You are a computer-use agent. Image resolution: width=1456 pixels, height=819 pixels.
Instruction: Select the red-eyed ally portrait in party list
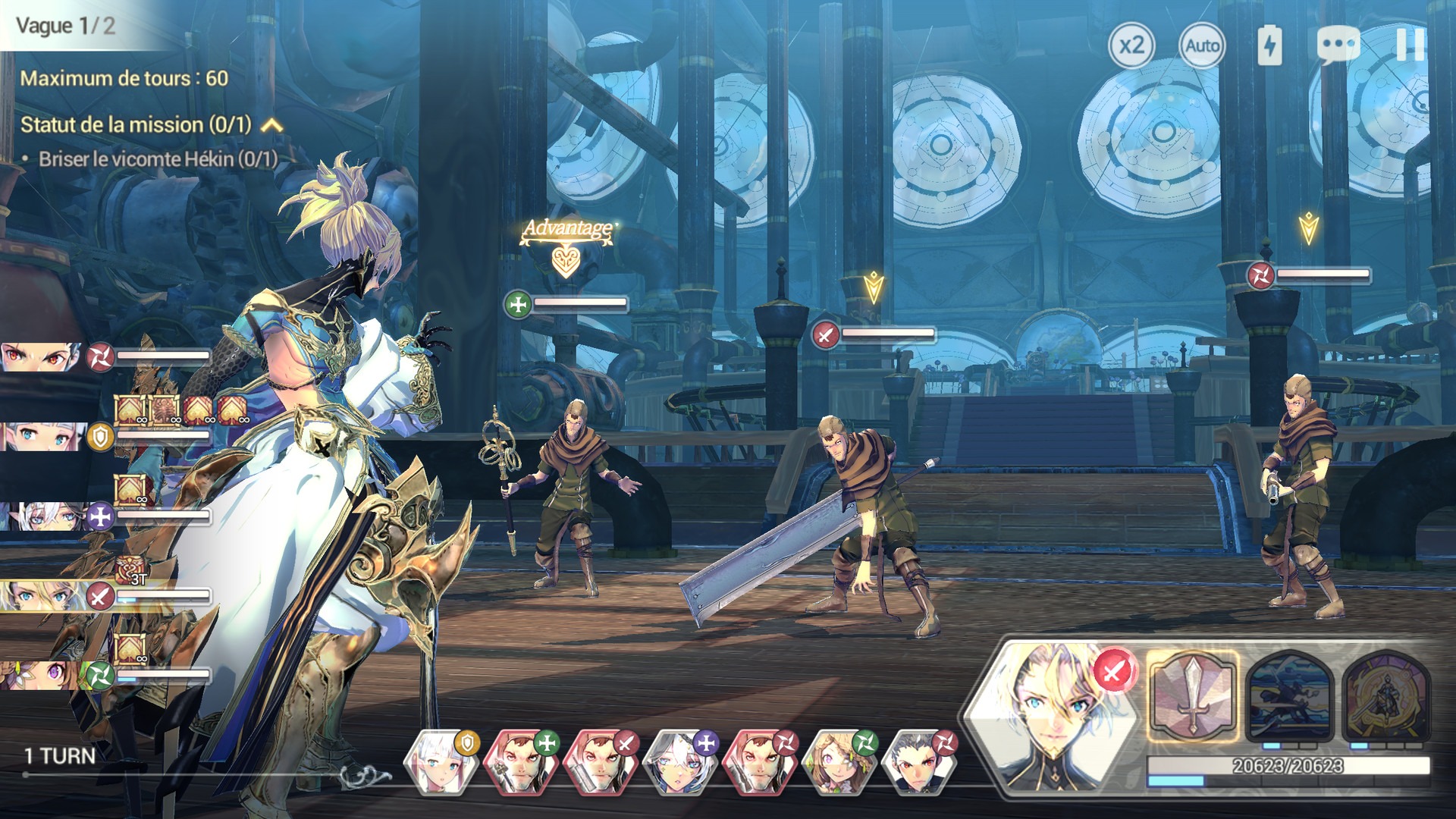[x=39, y=356]
